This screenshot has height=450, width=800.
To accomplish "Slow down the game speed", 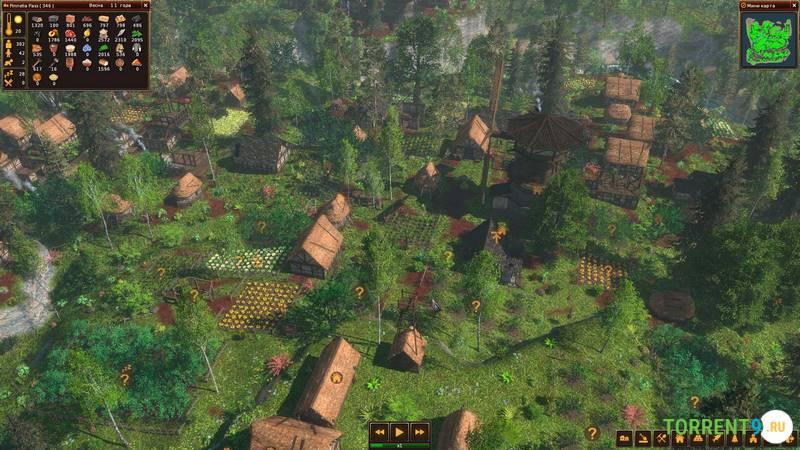I will point(379,432).
